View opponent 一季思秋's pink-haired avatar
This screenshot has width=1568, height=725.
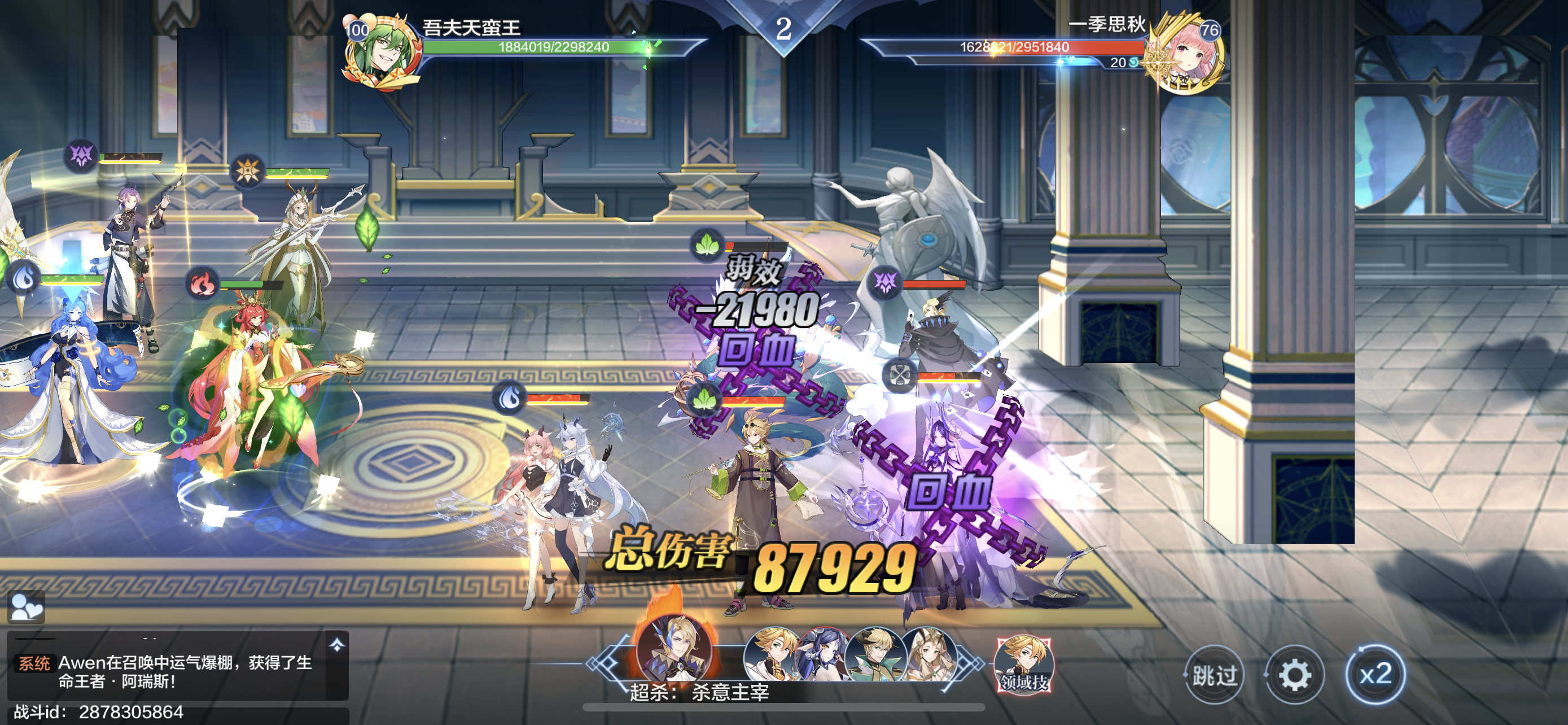click(1185, 55)
